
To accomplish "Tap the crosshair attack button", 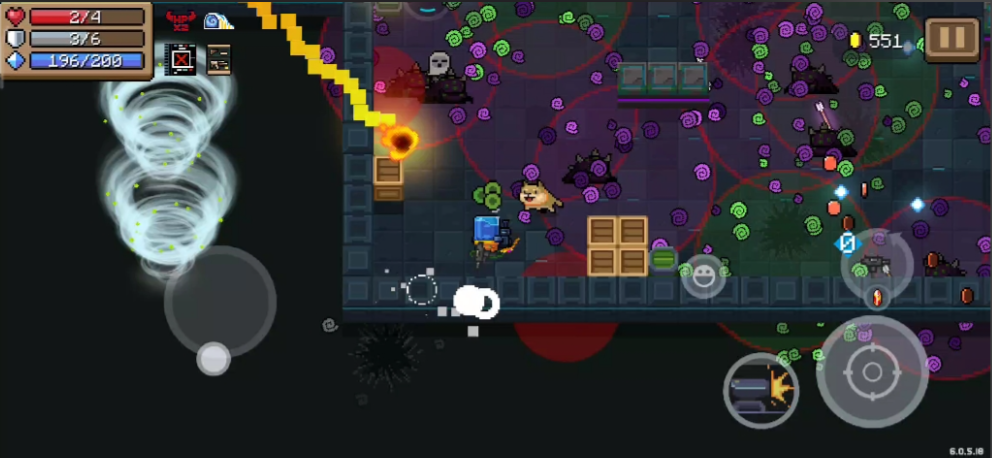I will (x=871, y=372).
